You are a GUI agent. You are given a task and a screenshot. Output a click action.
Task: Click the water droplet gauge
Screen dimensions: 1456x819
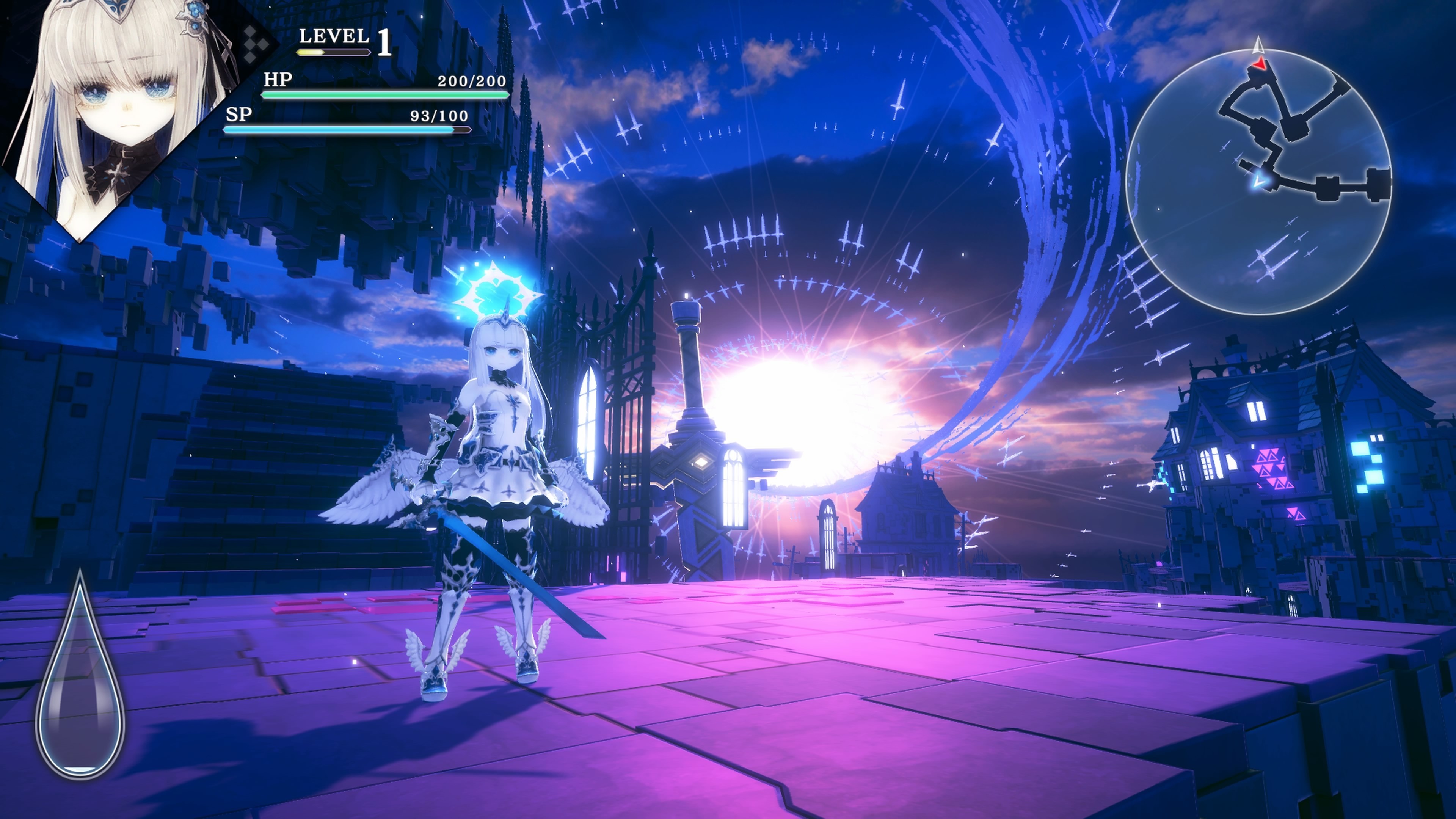(x=80, y=678)
